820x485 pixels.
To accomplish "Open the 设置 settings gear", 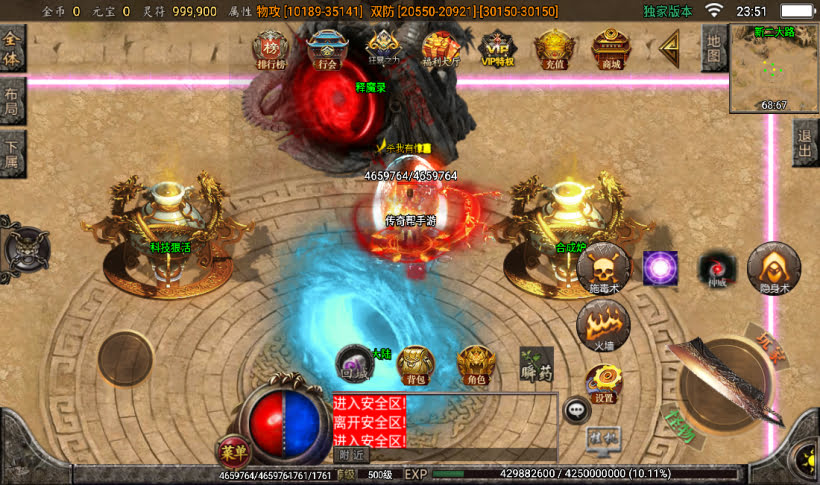I will [x=604, y=383].
